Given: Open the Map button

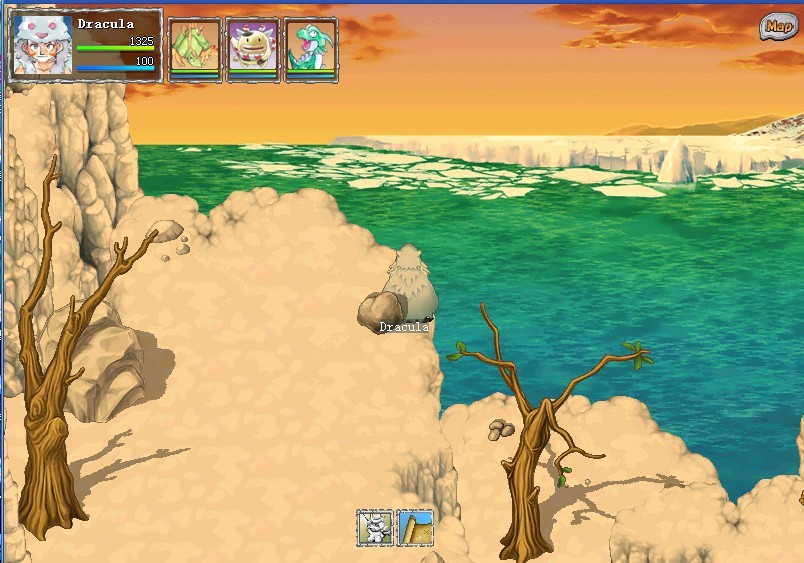Looking at the screenshot, I should (776, 27).
